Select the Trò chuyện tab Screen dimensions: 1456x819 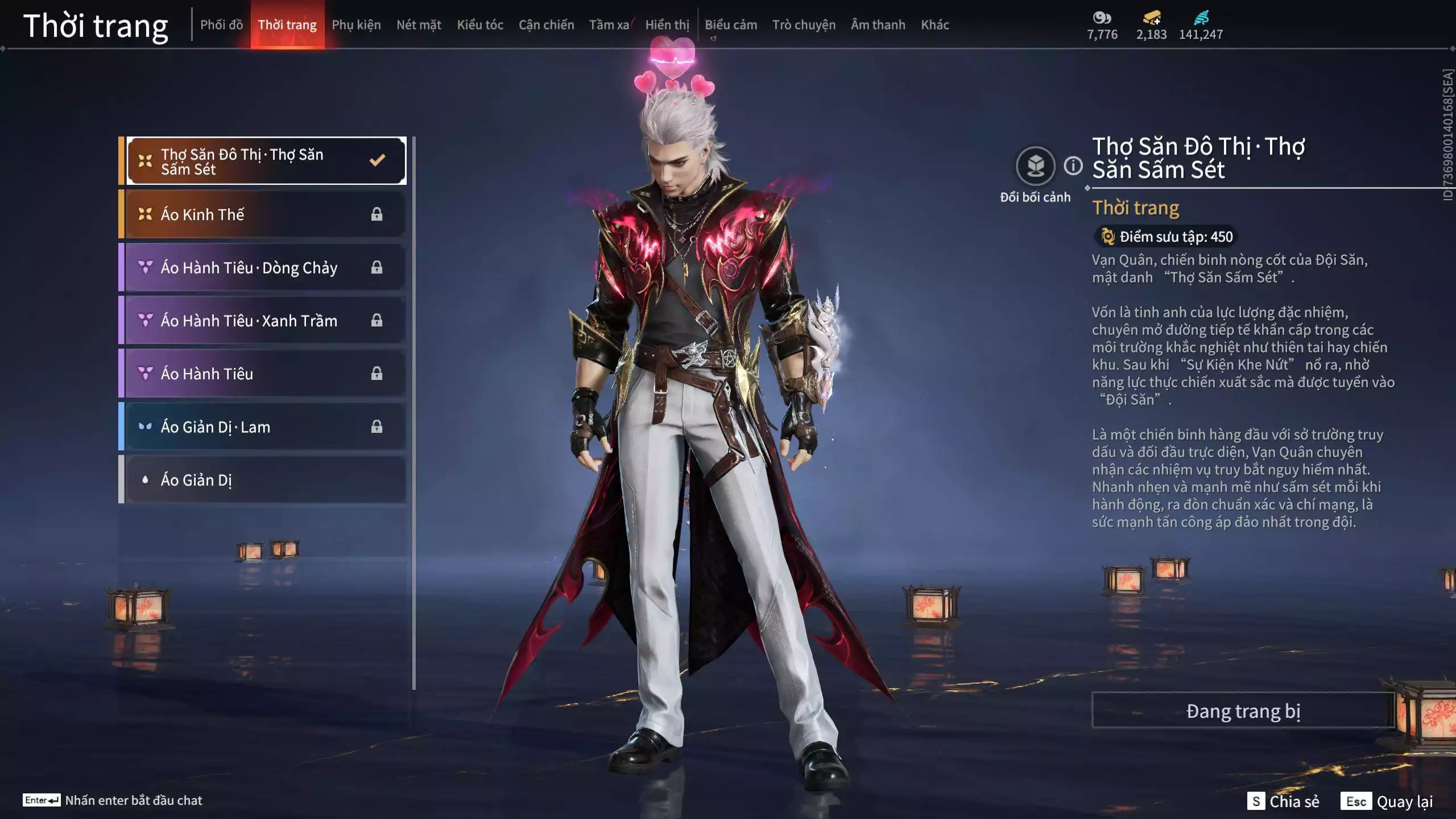[x=804, y=25]
